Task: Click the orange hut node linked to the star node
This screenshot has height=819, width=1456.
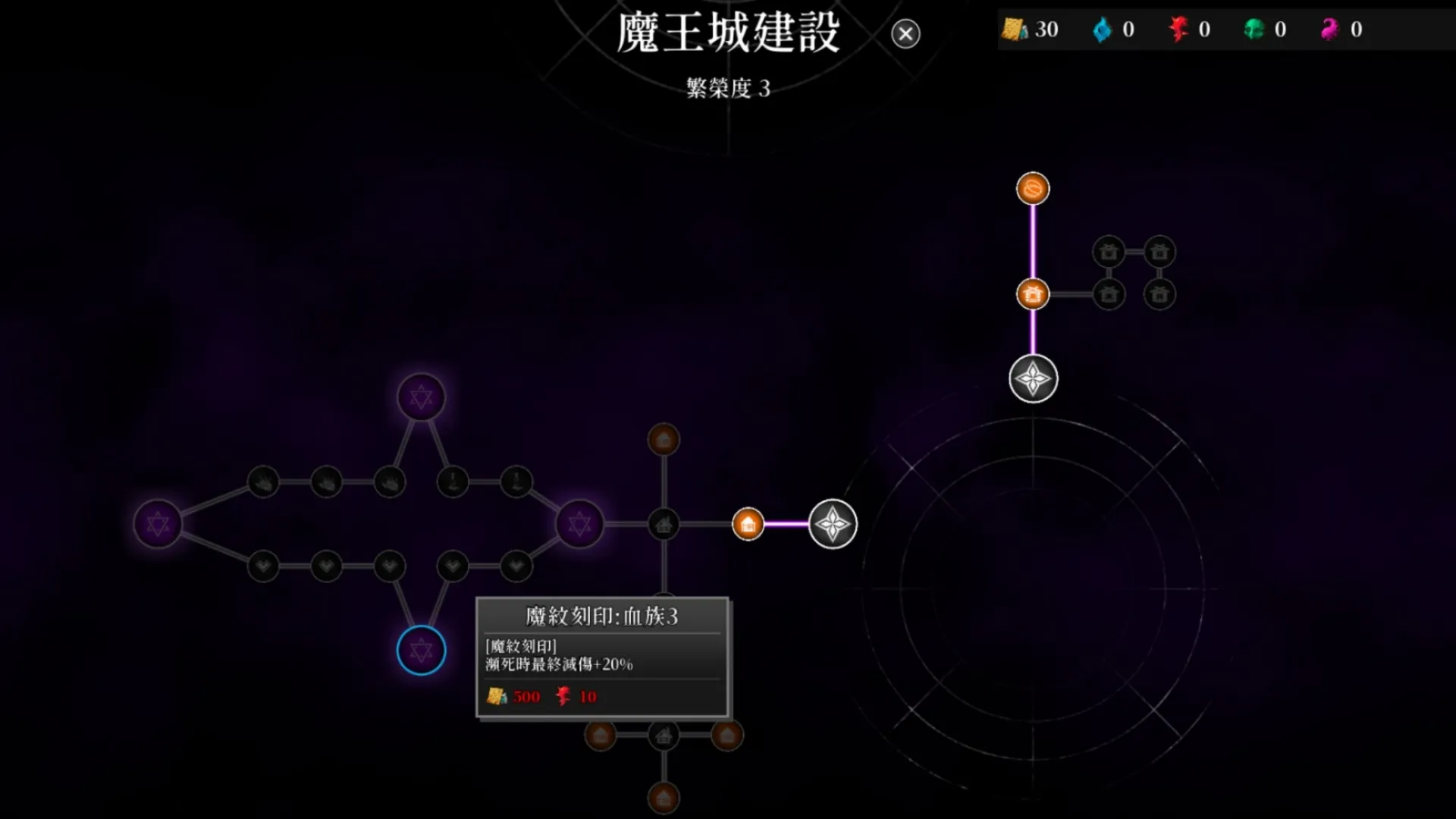Action: coord(747,523)
